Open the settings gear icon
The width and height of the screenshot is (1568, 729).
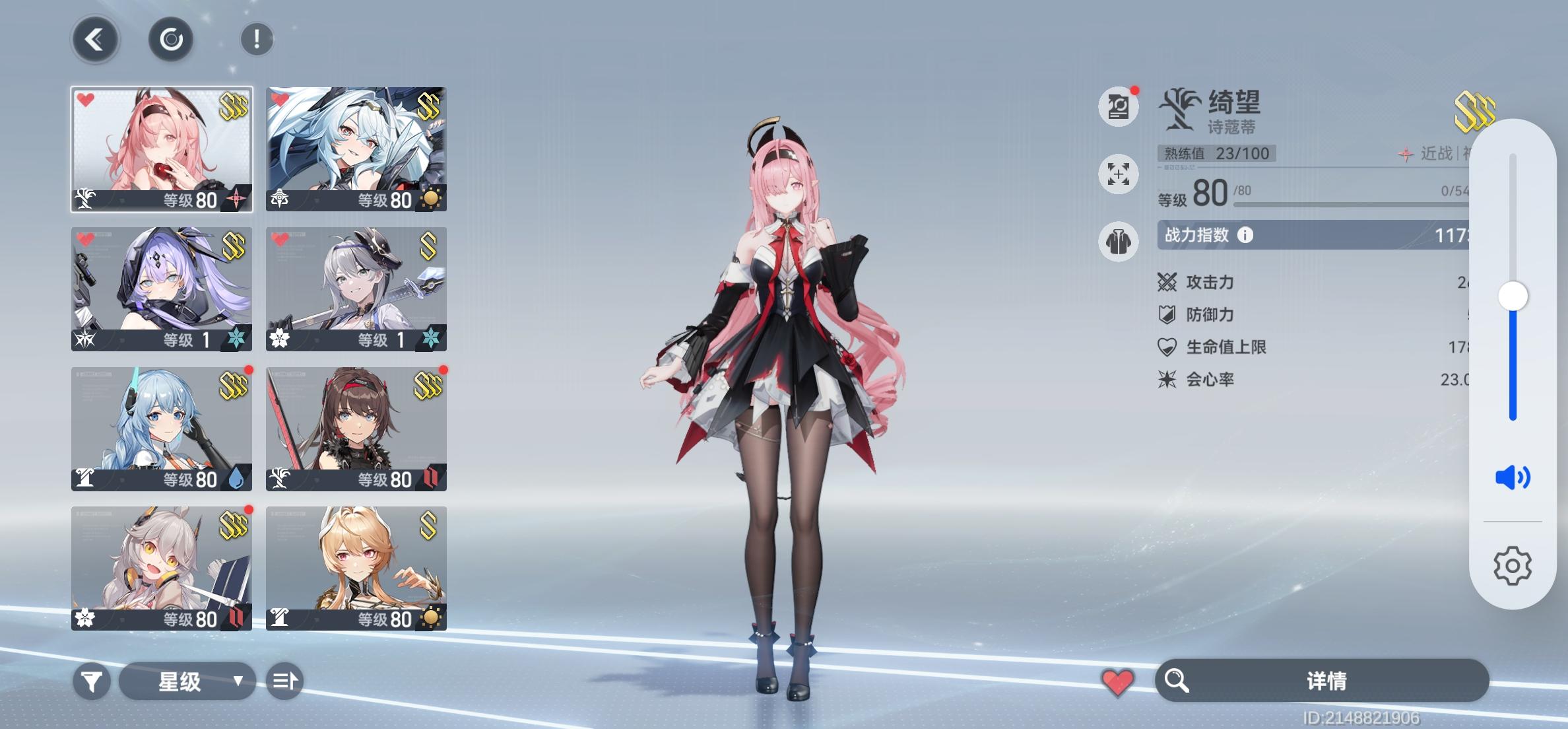click(1511, 565)
